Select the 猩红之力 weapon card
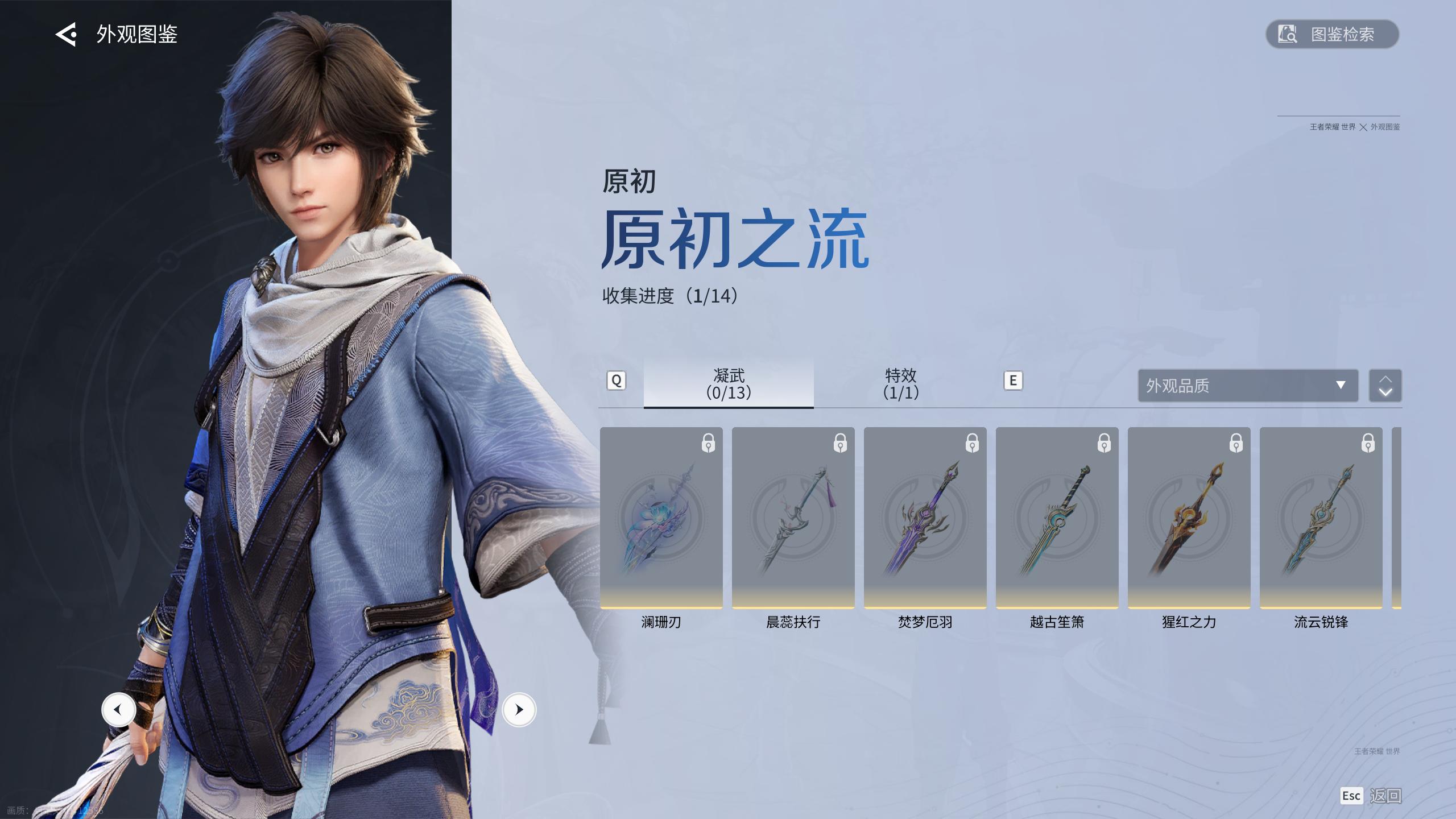This screenshot has height=819, width=1456. [1189, 518]
